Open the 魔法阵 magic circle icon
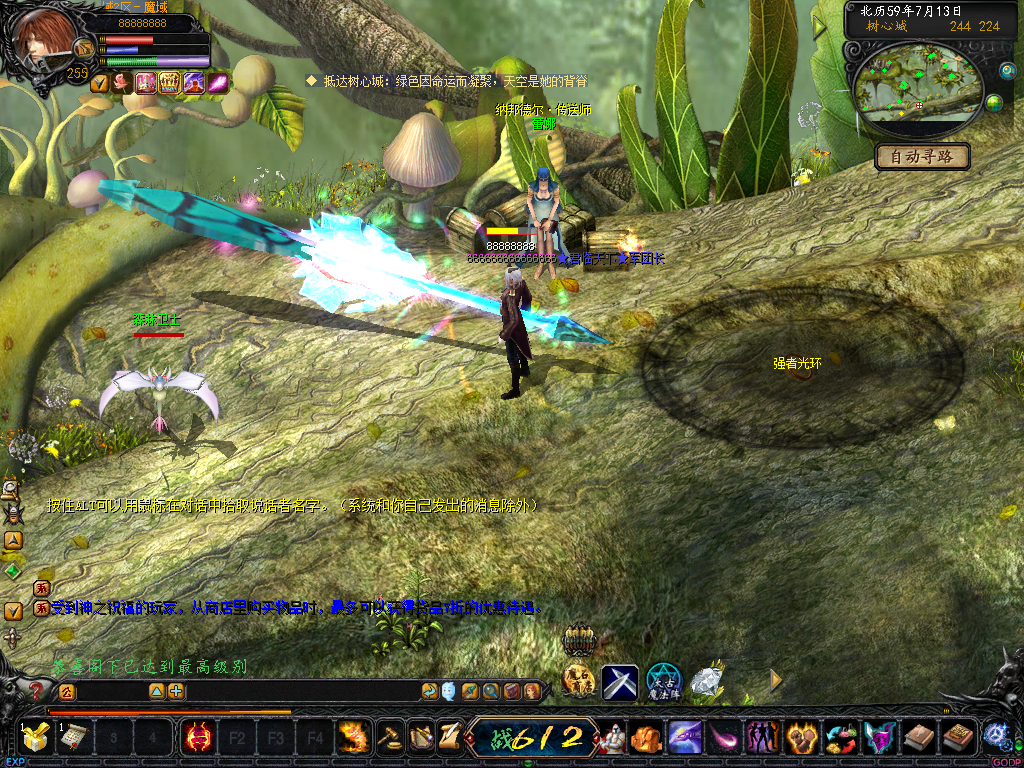 pyautogui.click(x=663, y=682)
